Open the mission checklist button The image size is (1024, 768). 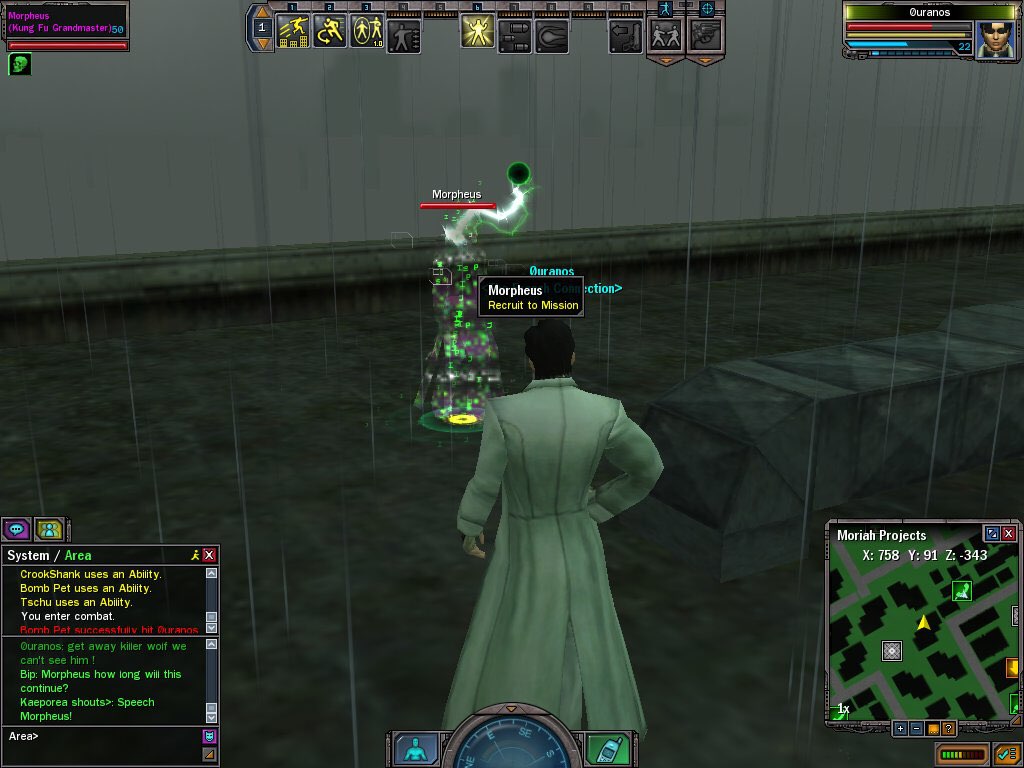click(x=1005, y=753)
